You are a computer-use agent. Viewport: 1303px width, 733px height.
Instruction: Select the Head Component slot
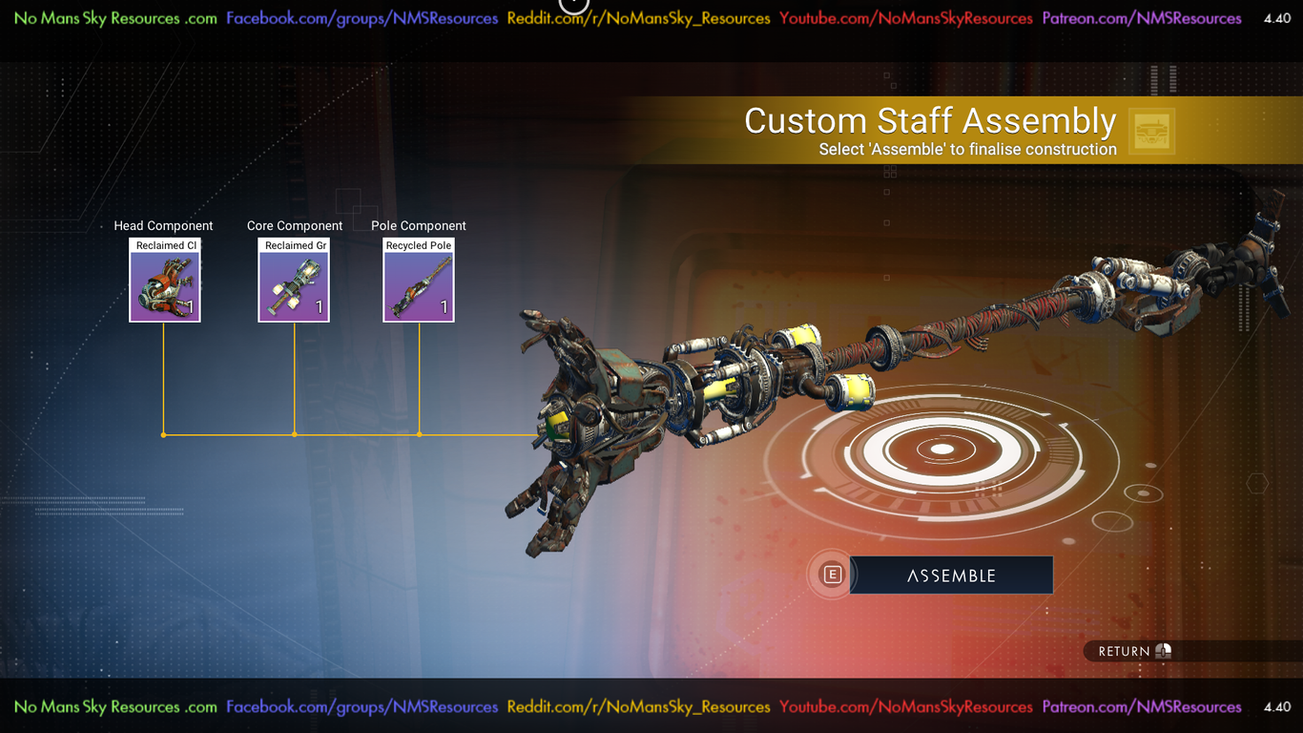click(164, 281)
